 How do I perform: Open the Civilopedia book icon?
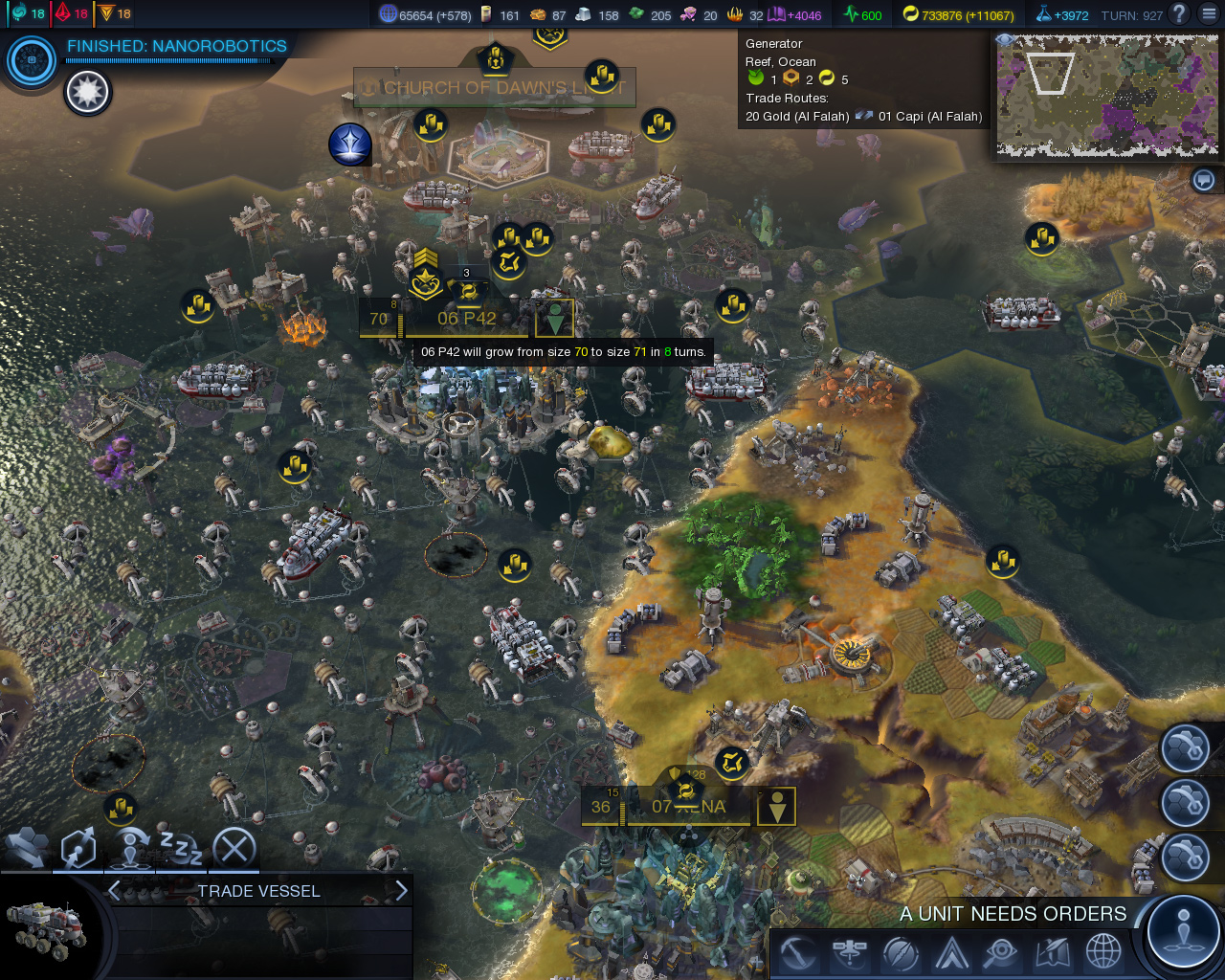tap(1051, 953)
